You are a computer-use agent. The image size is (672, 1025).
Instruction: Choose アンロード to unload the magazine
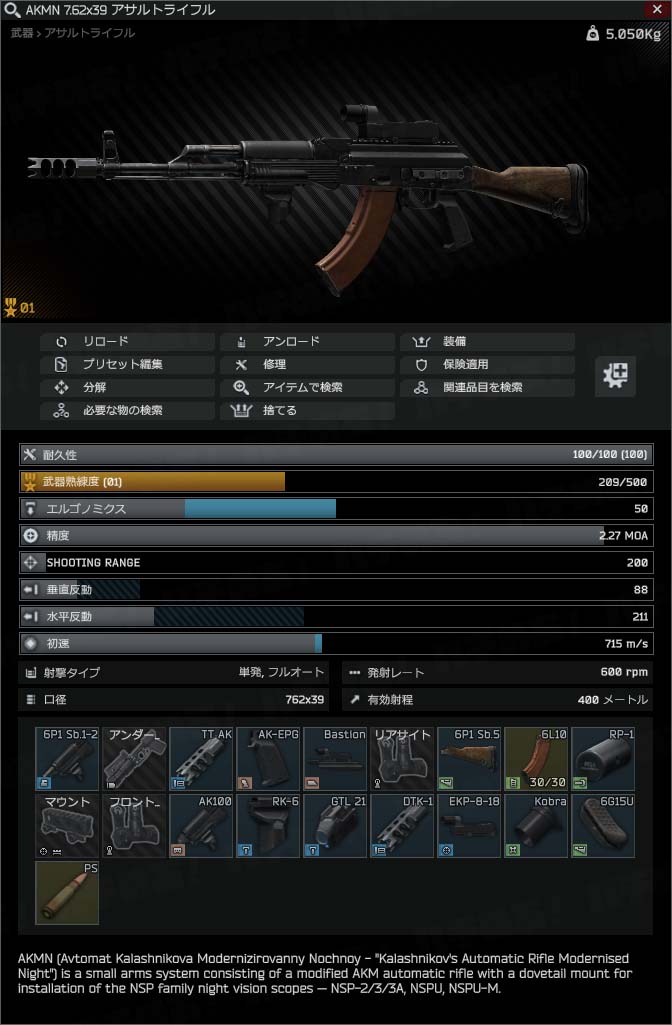tap(307, 341)
